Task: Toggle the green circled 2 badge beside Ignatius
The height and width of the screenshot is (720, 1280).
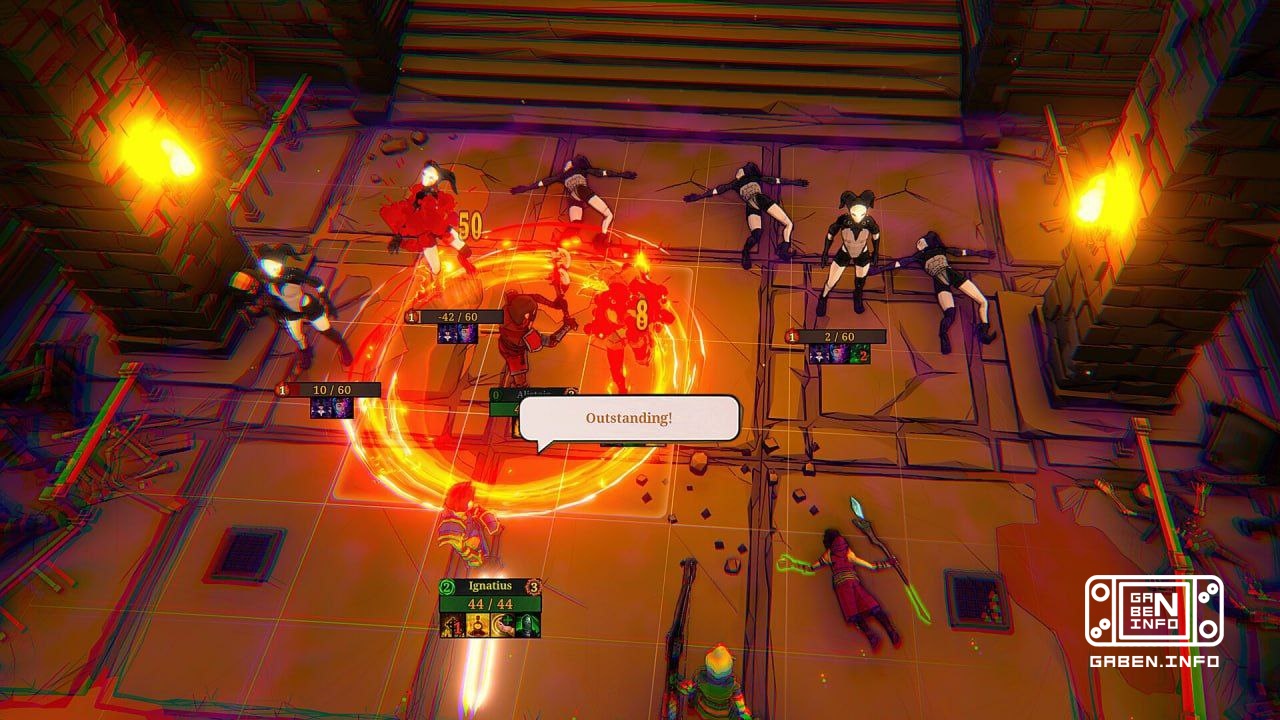Action: click(446, 586)
